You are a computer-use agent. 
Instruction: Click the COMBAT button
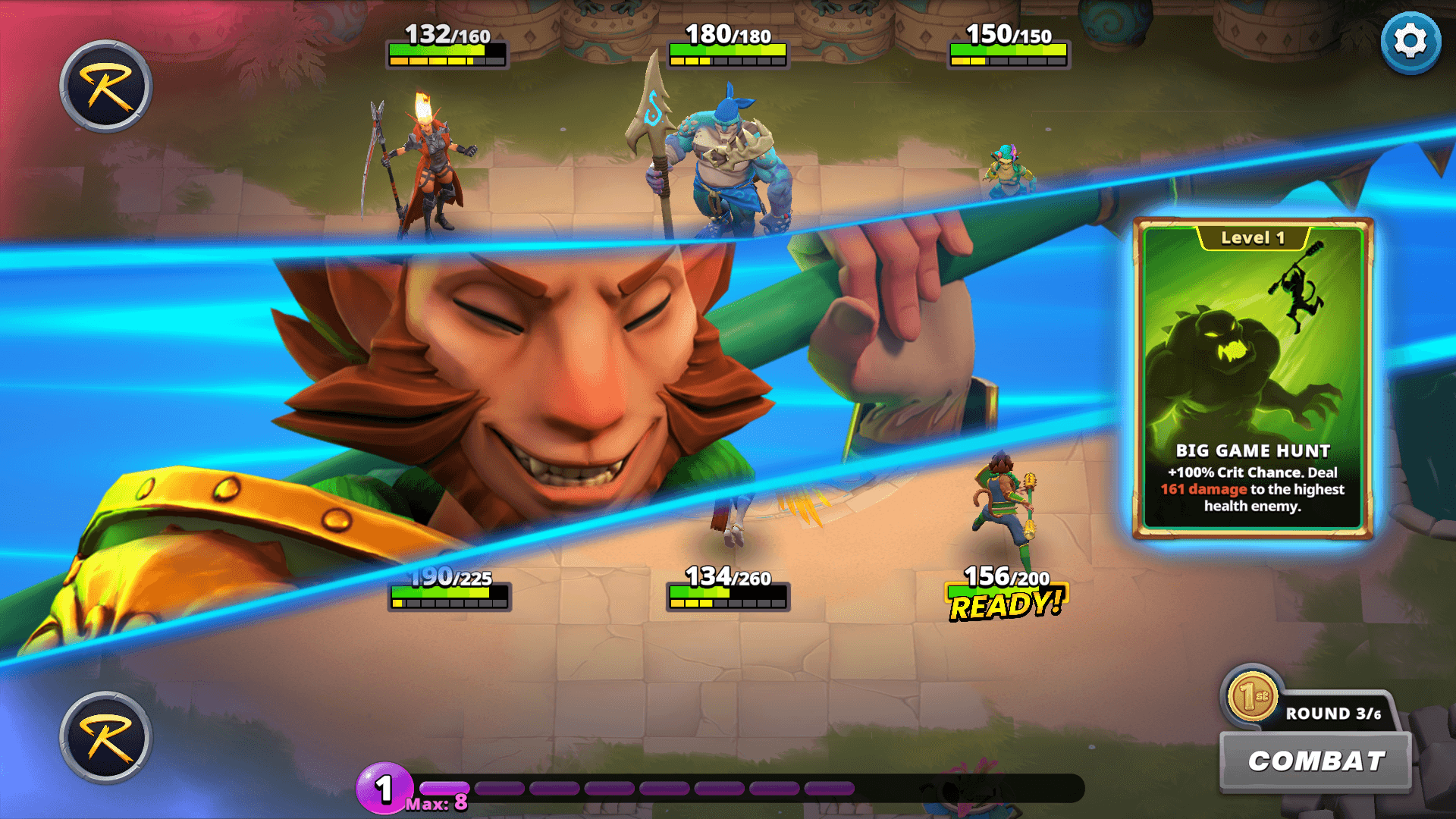[1316, 761]
